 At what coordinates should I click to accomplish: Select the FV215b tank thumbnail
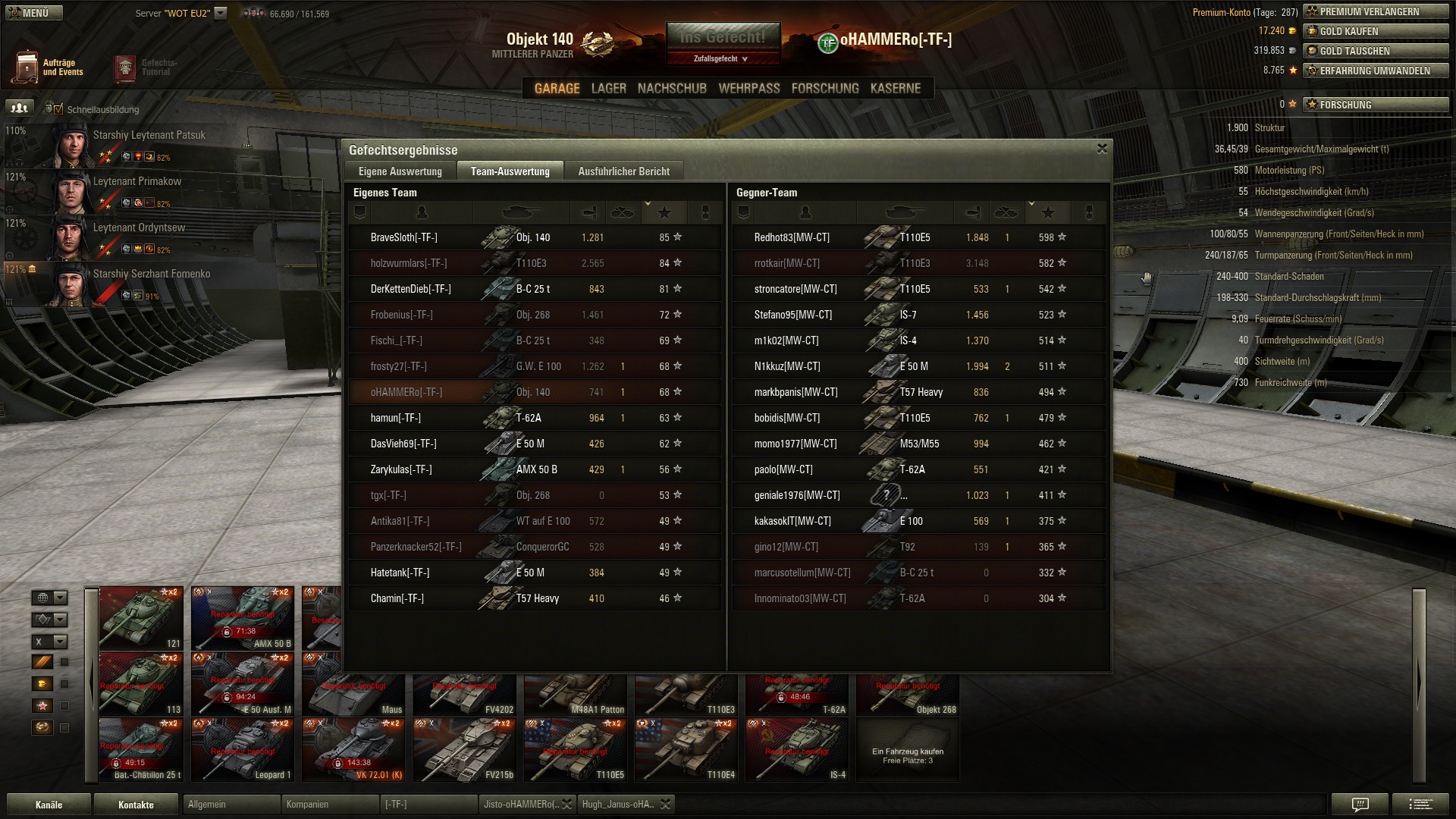465,749
